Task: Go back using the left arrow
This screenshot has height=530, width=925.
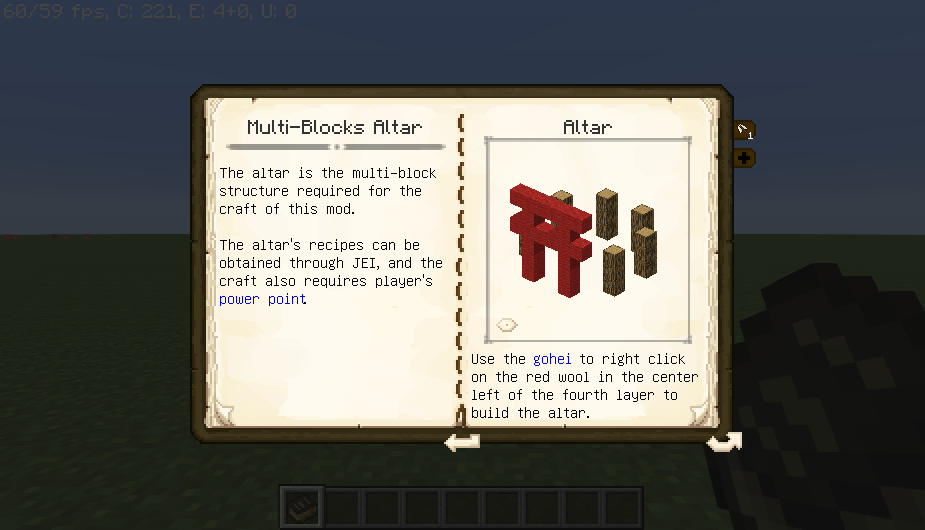Action: tap(462, 441)
